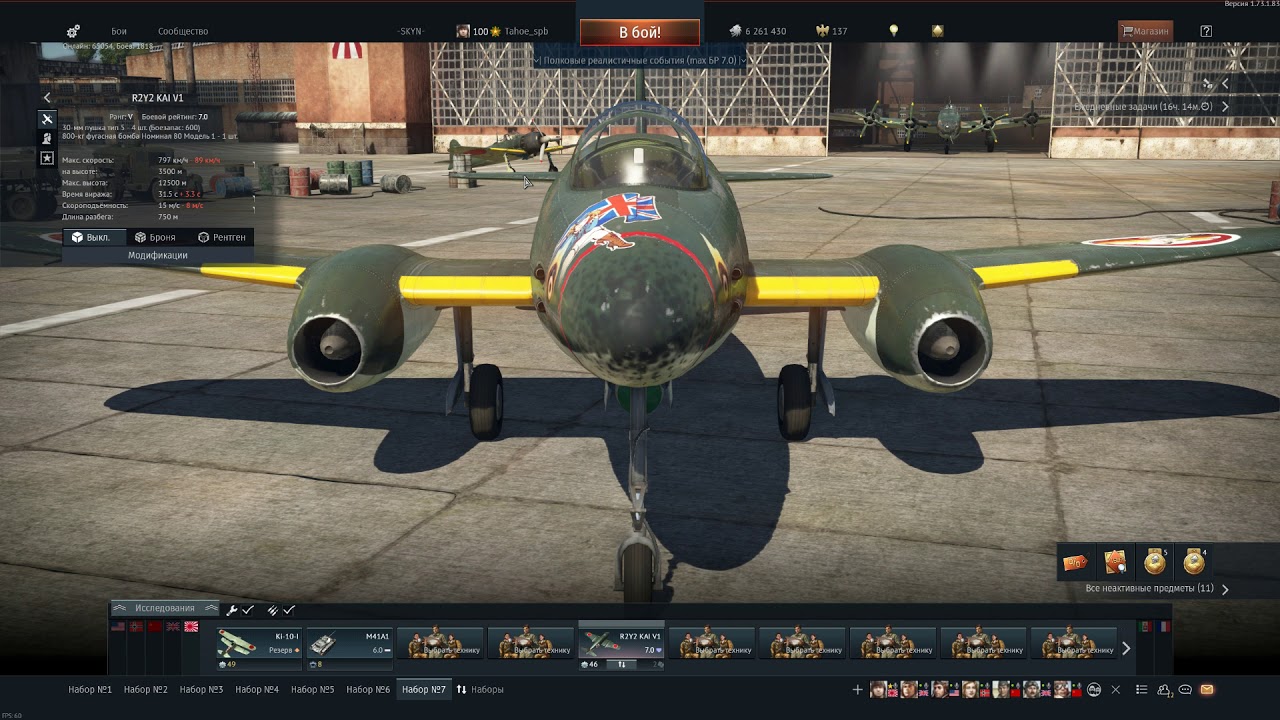Start a battle with the В бой! button

tap(639, 32)
